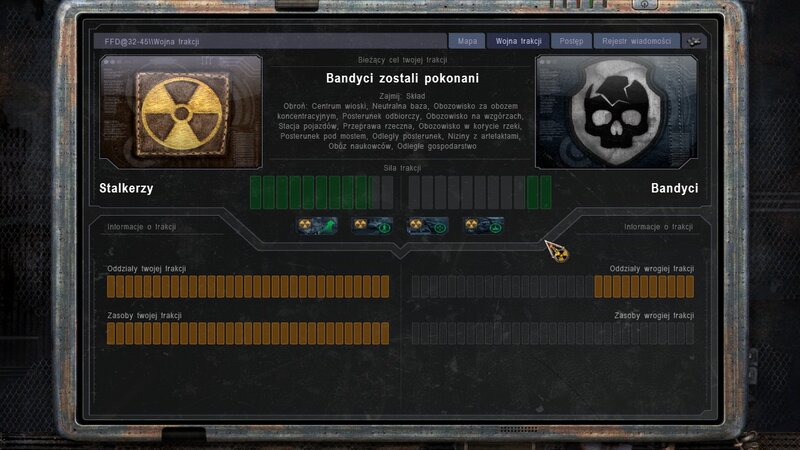Select the Stalkerzy radiation emblem
The width and height of the screenshot is (800, 450).
(x=182, y=112)
